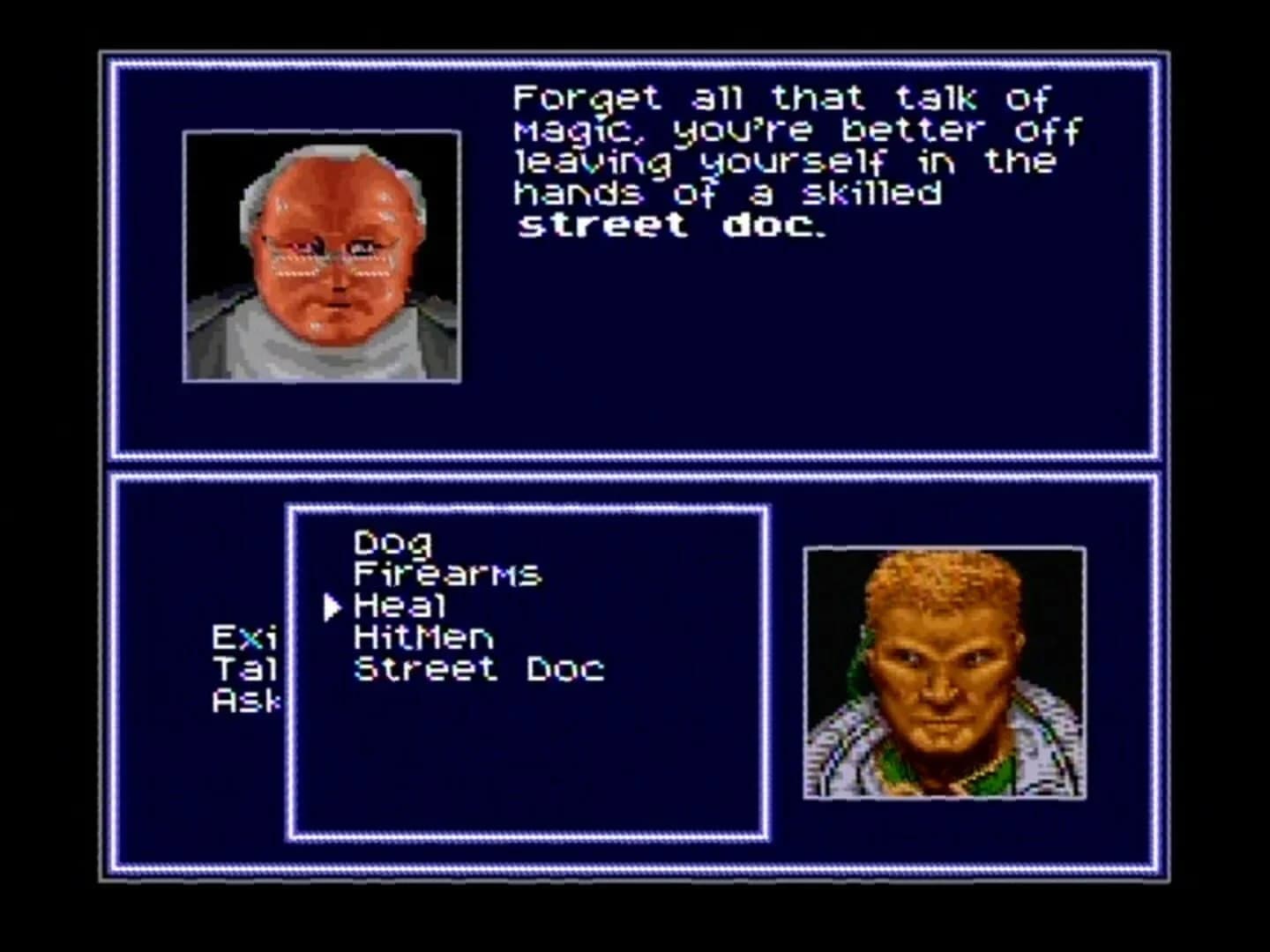Ask about the HitMen keyword
Image resolution: width=1270 pixels, height=952 pixels.
coord(423,637)
